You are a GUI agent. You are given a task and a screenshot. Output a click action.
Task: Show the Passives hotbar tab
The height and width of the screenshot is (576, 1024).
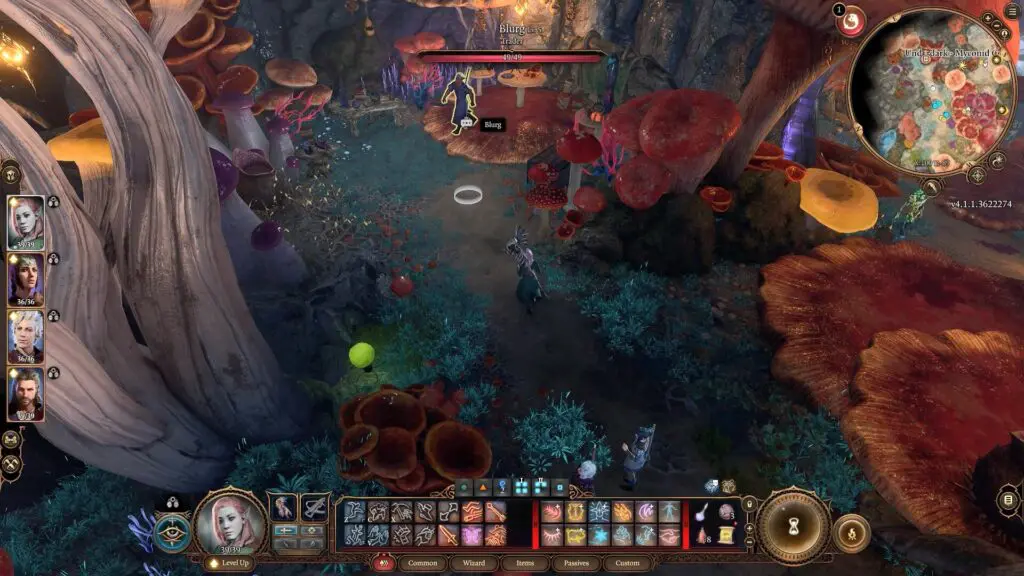575,563
